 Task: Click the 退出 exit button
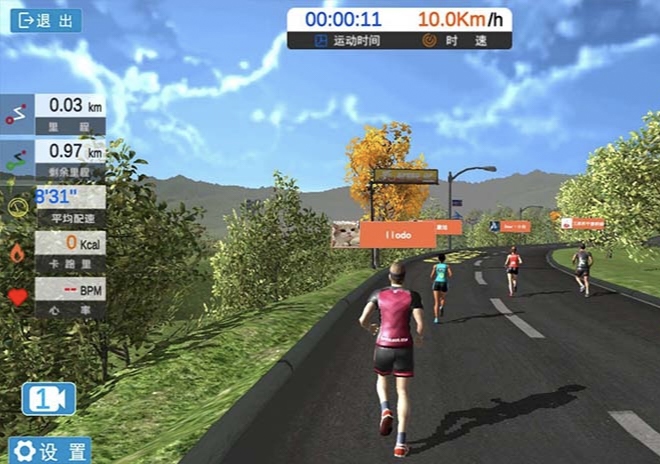click(x=46, y=21)
